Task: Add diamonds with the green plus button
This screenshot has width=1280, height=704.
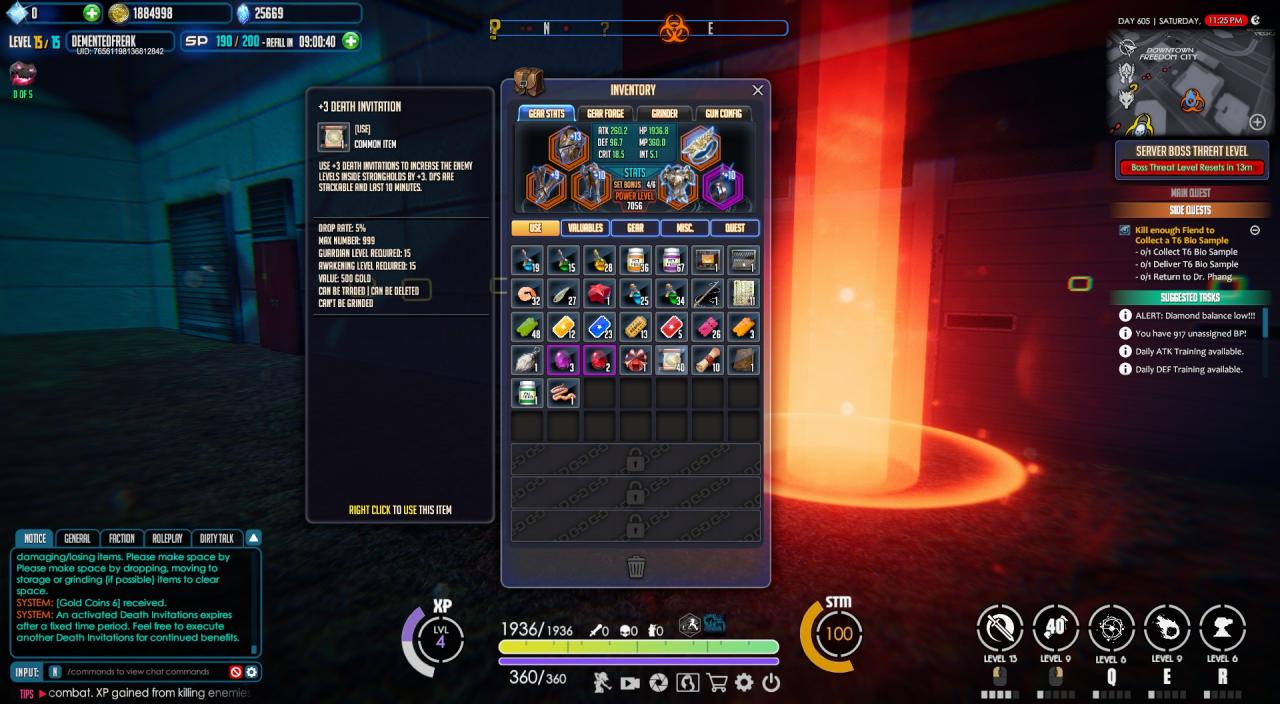Action: coord(92,13)
